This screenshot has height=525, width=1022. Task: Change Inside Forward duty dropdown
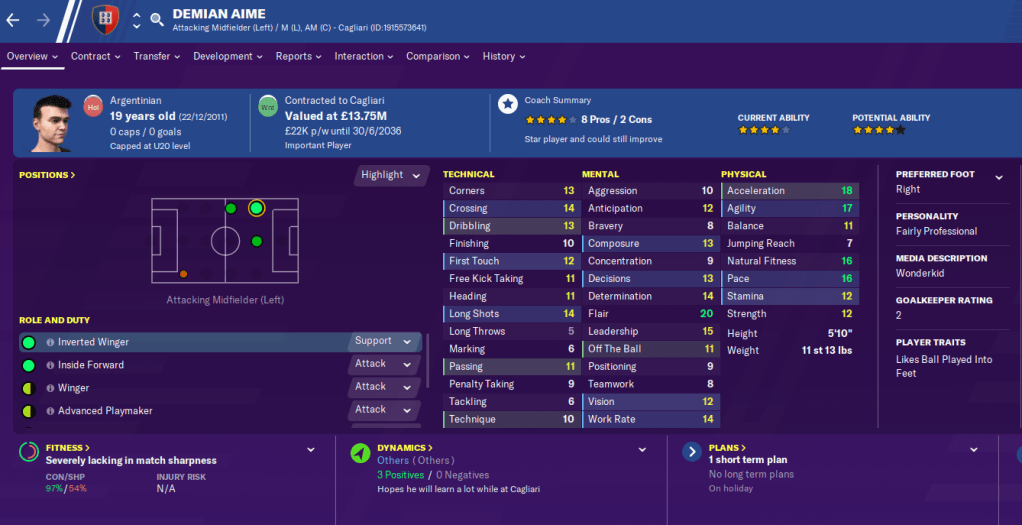tap(383, 365)
